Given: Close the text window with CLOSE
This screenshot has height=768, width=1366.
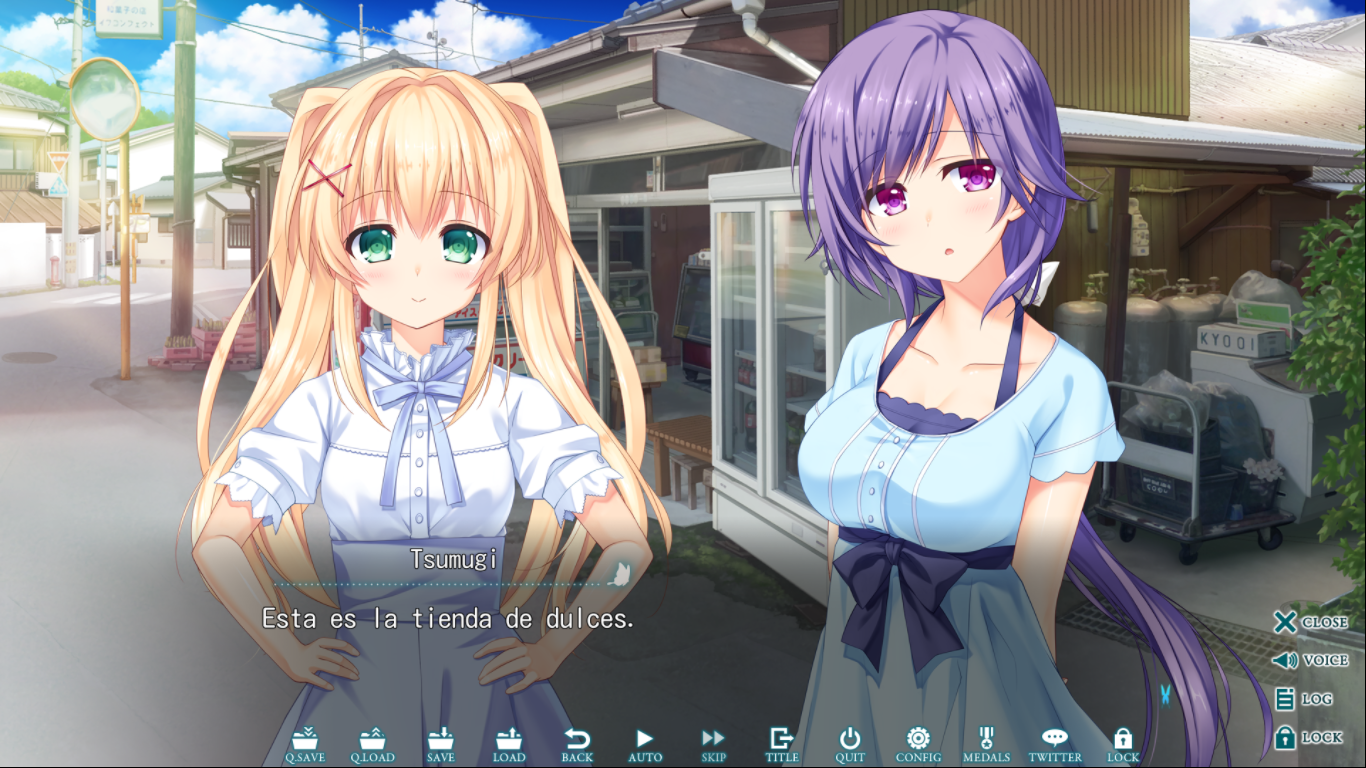Looking at the screenshot, I should pos(1310,622).
